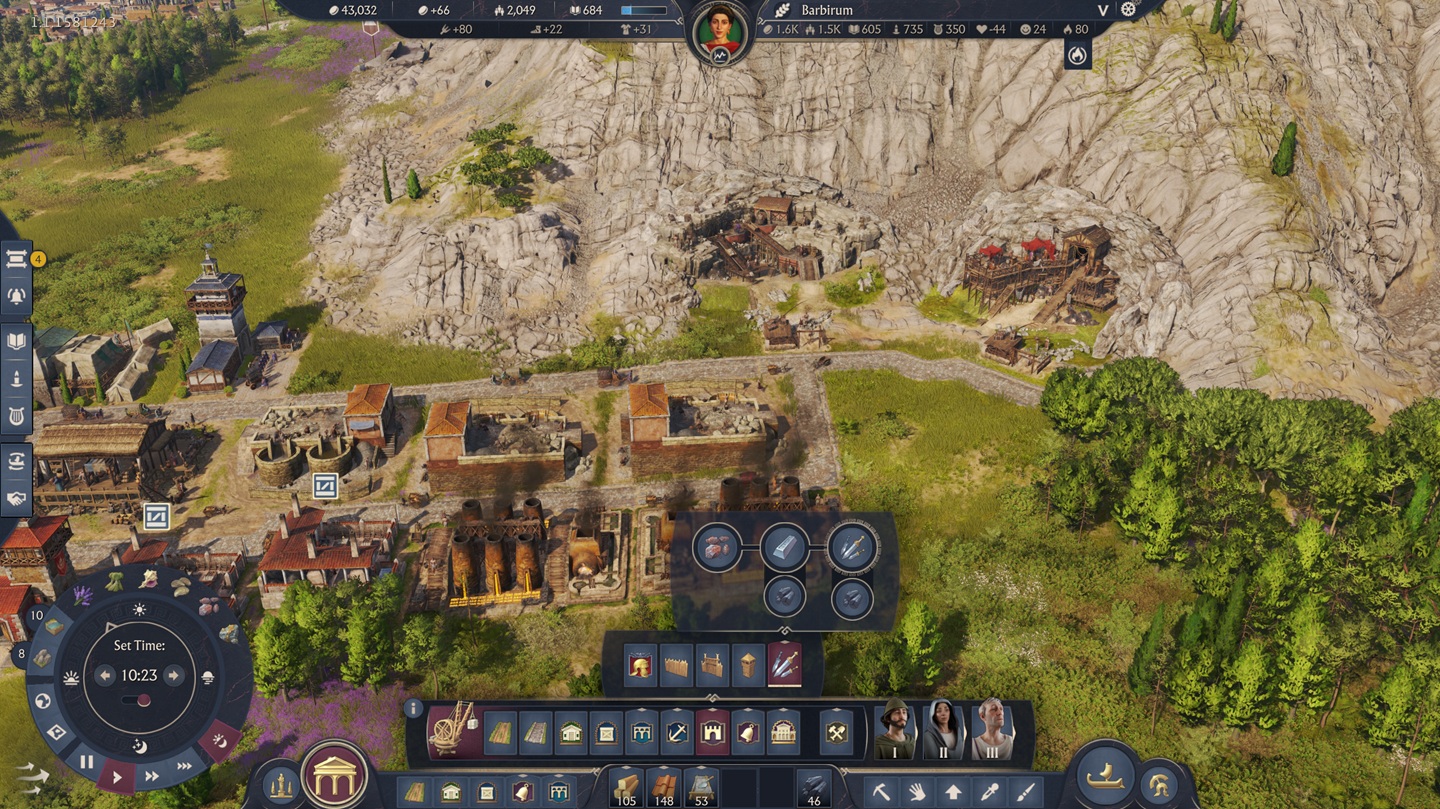This screenshot has height=809, width=1440.
Task: Open the ship menu button
Action: pyautogui.click(x=1103, y=778)
